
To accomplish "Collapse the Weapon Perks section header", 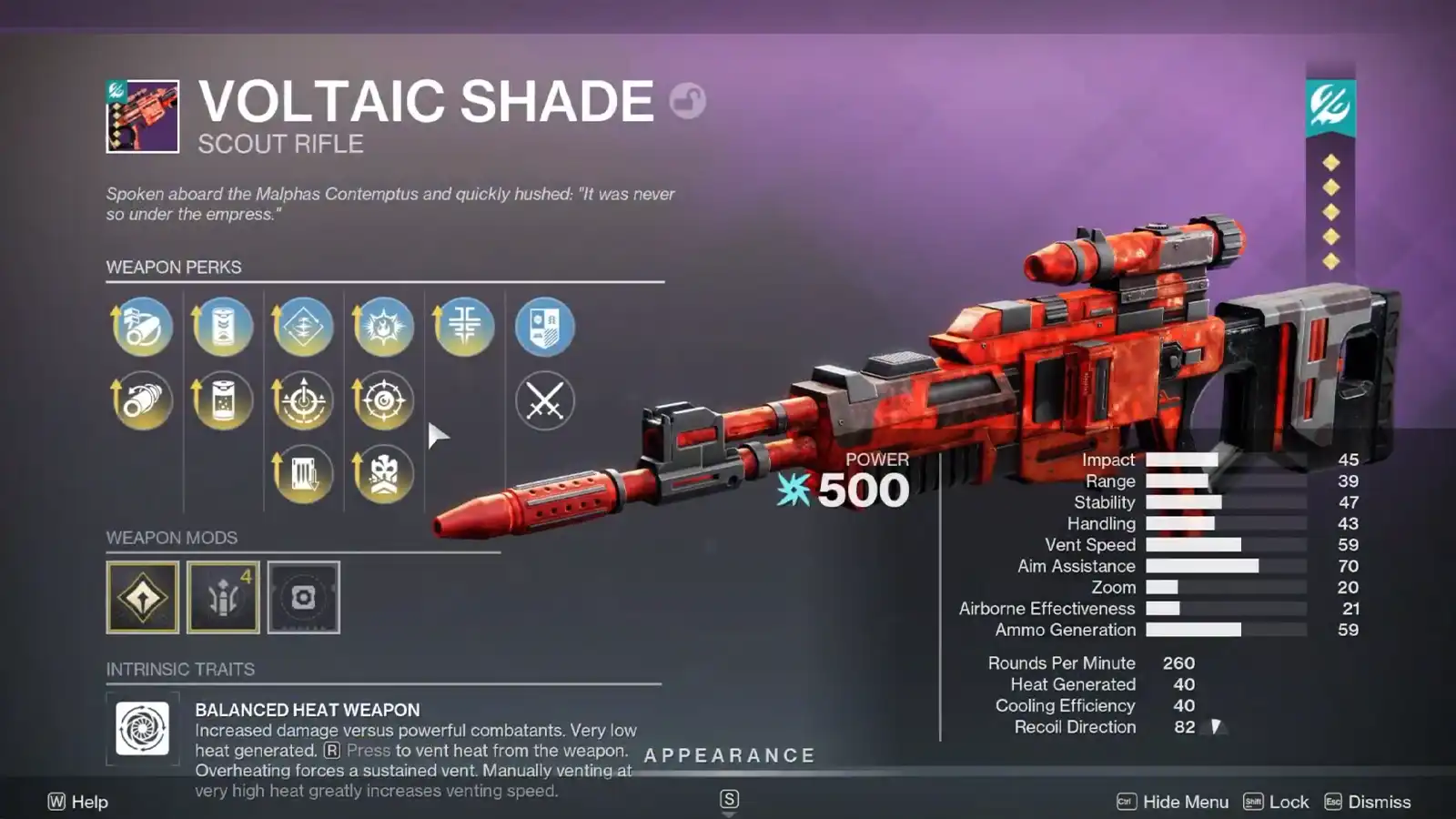I will click(x=174, y=268).
